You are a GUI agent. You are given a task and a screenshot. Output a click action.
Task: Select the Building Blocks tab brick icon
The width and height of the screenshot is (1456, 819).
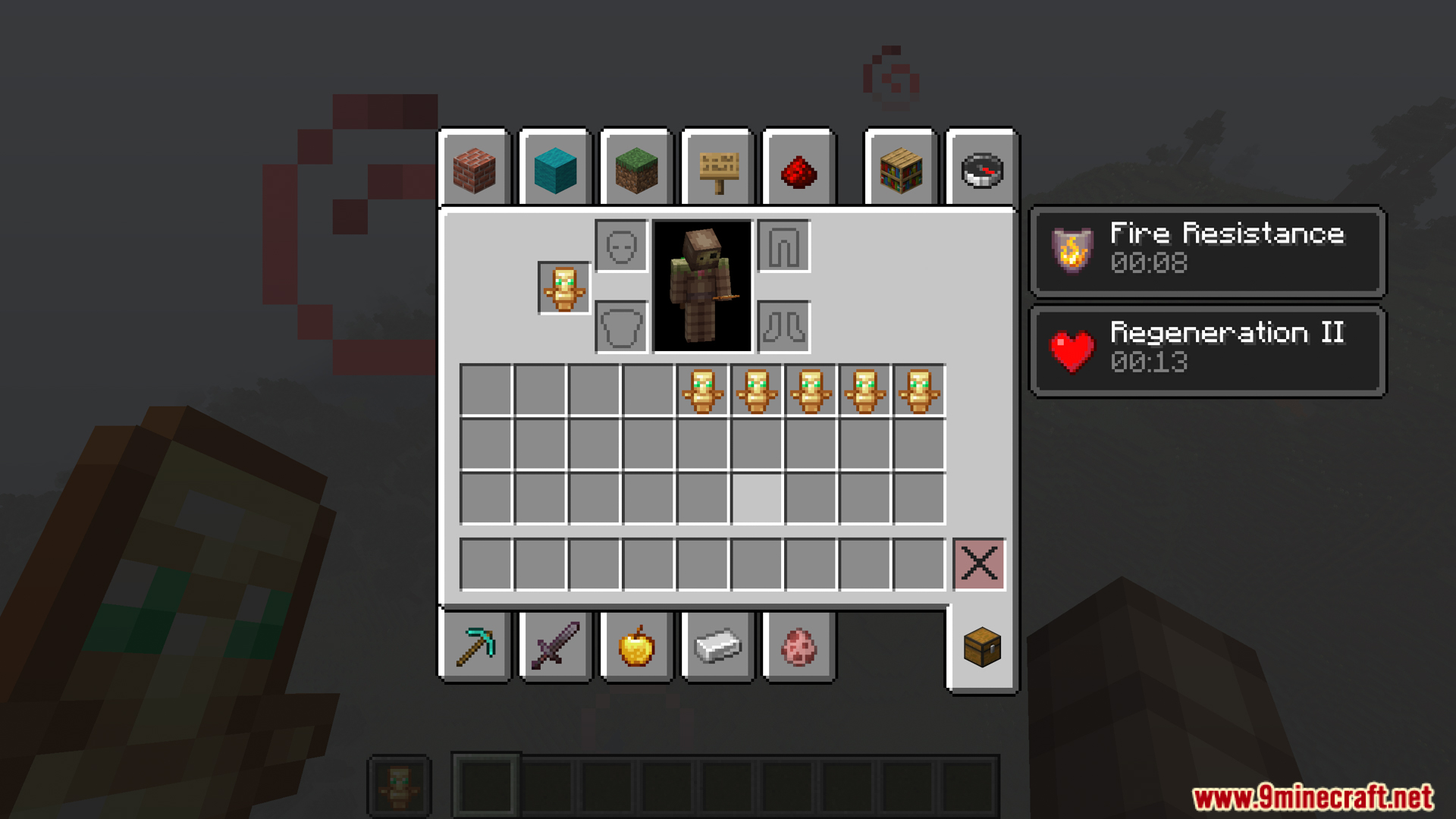coord(475,171)
